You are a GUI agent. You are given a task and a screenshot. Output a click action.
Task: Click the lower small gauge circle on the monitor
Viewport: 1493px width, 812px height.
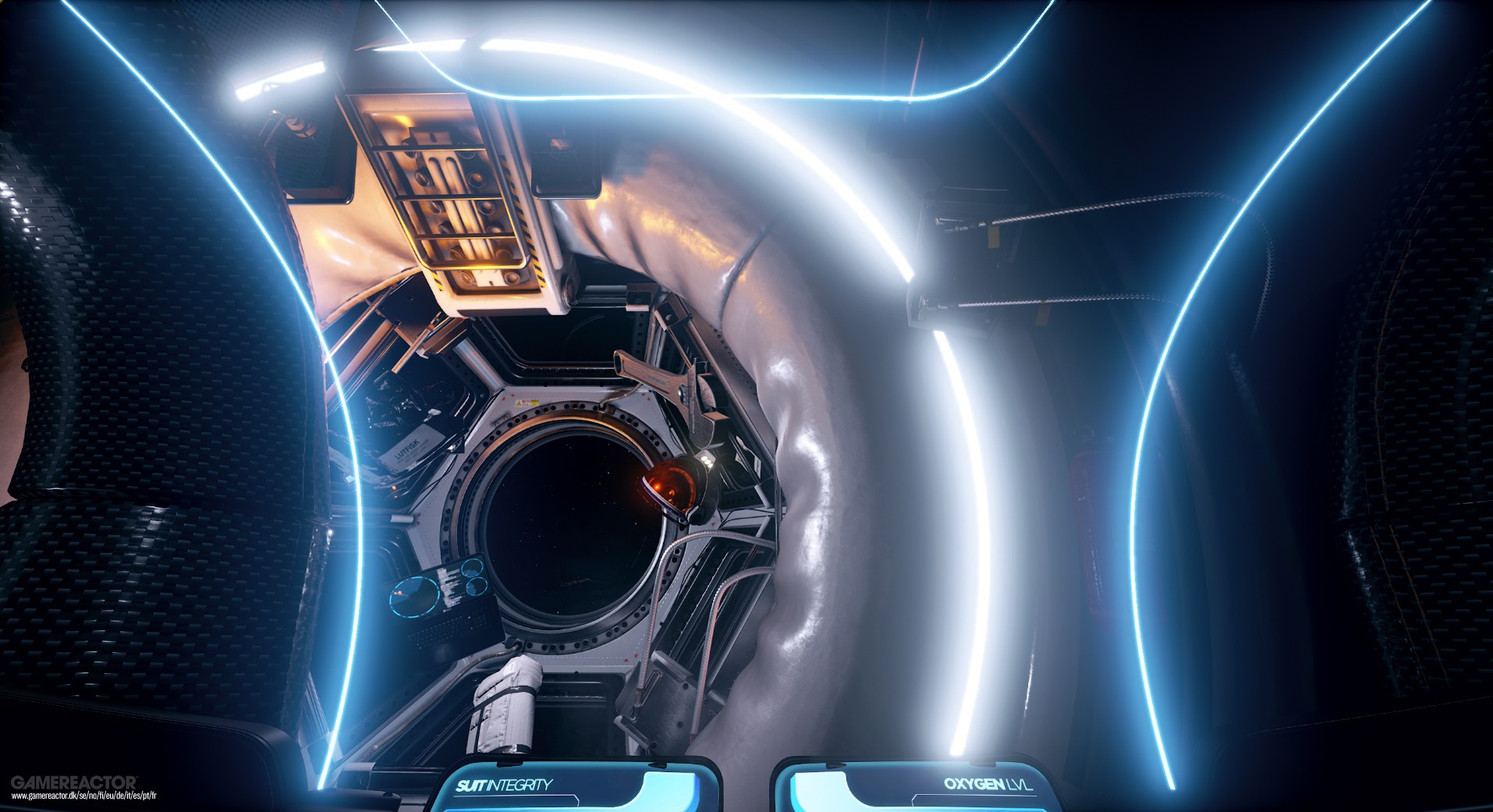coord(477,587)
